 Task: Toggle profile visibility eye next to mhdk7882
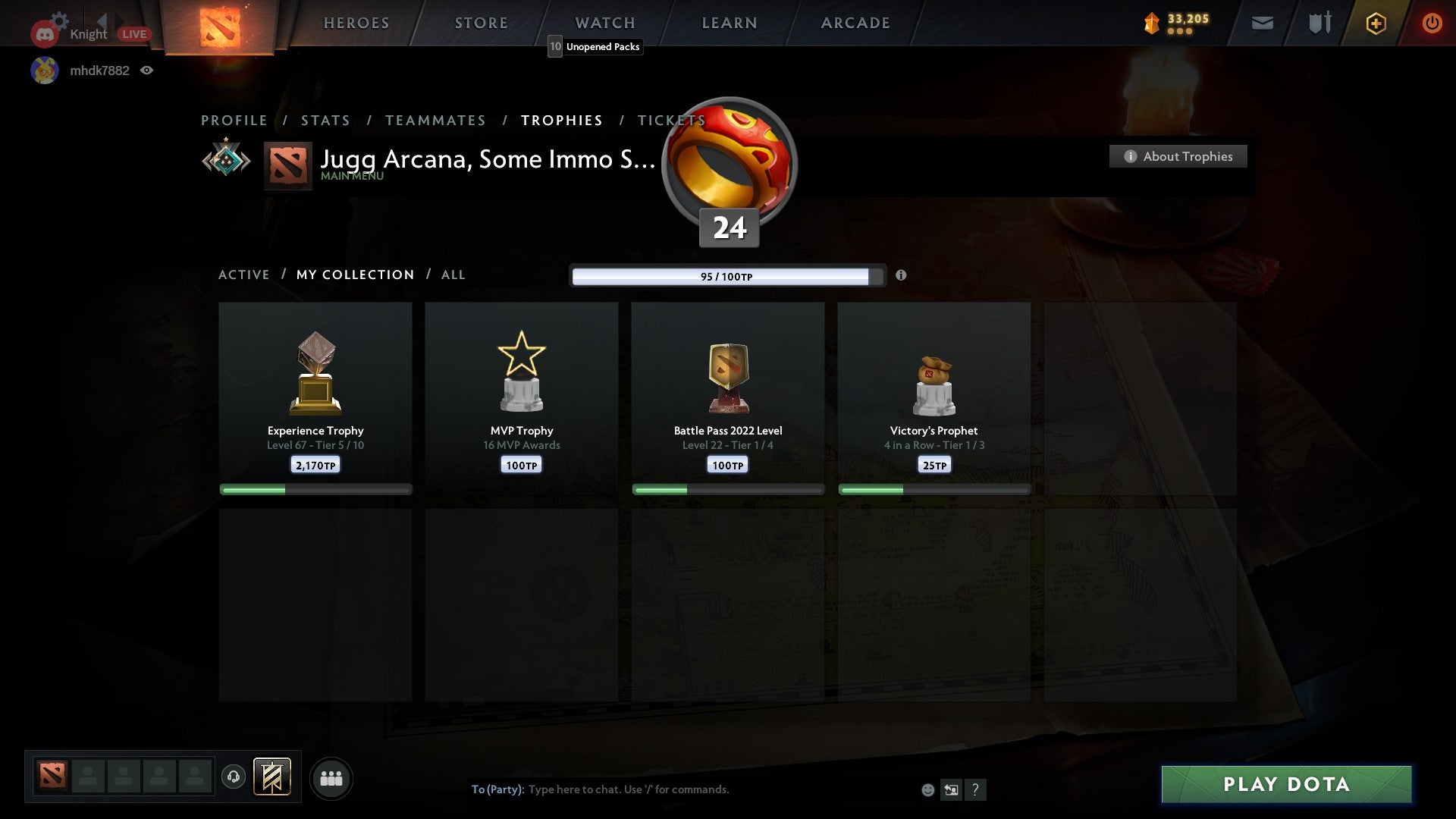coord(147,71)
